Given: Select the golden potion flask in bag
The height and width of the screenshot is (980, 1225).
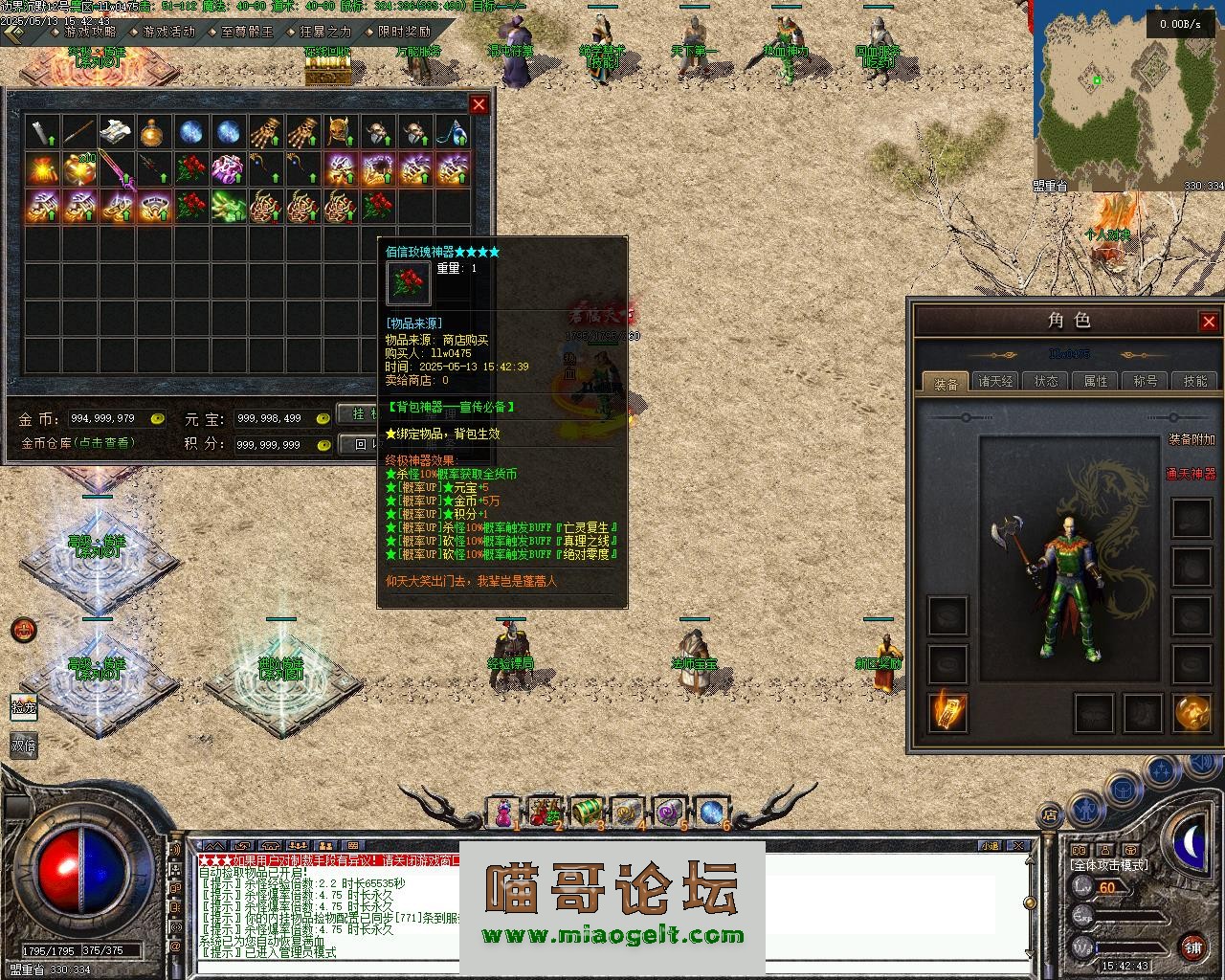Looking at the screenshot, I should coord(155,133).
